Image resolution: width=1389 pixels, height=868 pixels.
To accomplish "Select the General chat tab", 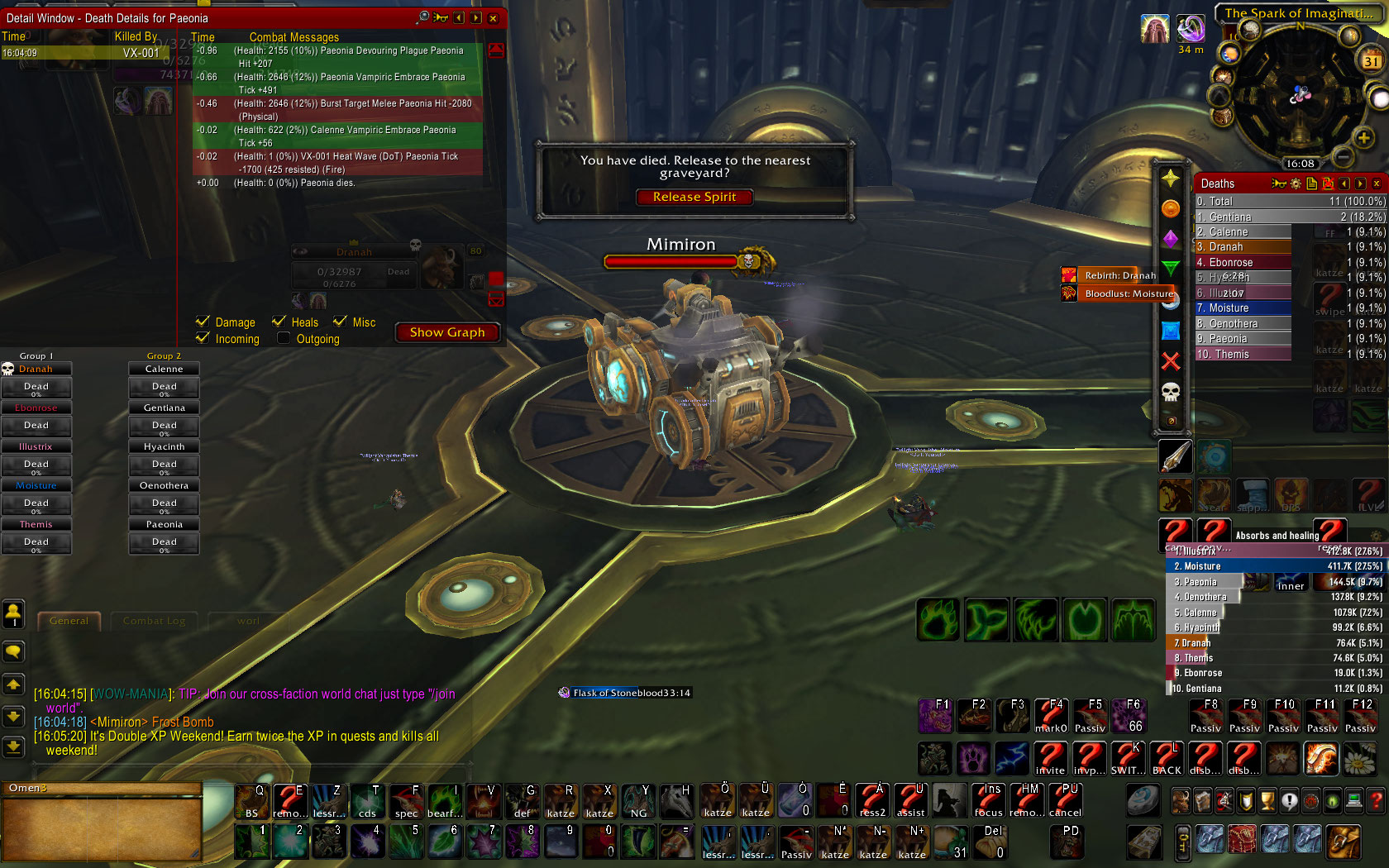I will 69,621.
